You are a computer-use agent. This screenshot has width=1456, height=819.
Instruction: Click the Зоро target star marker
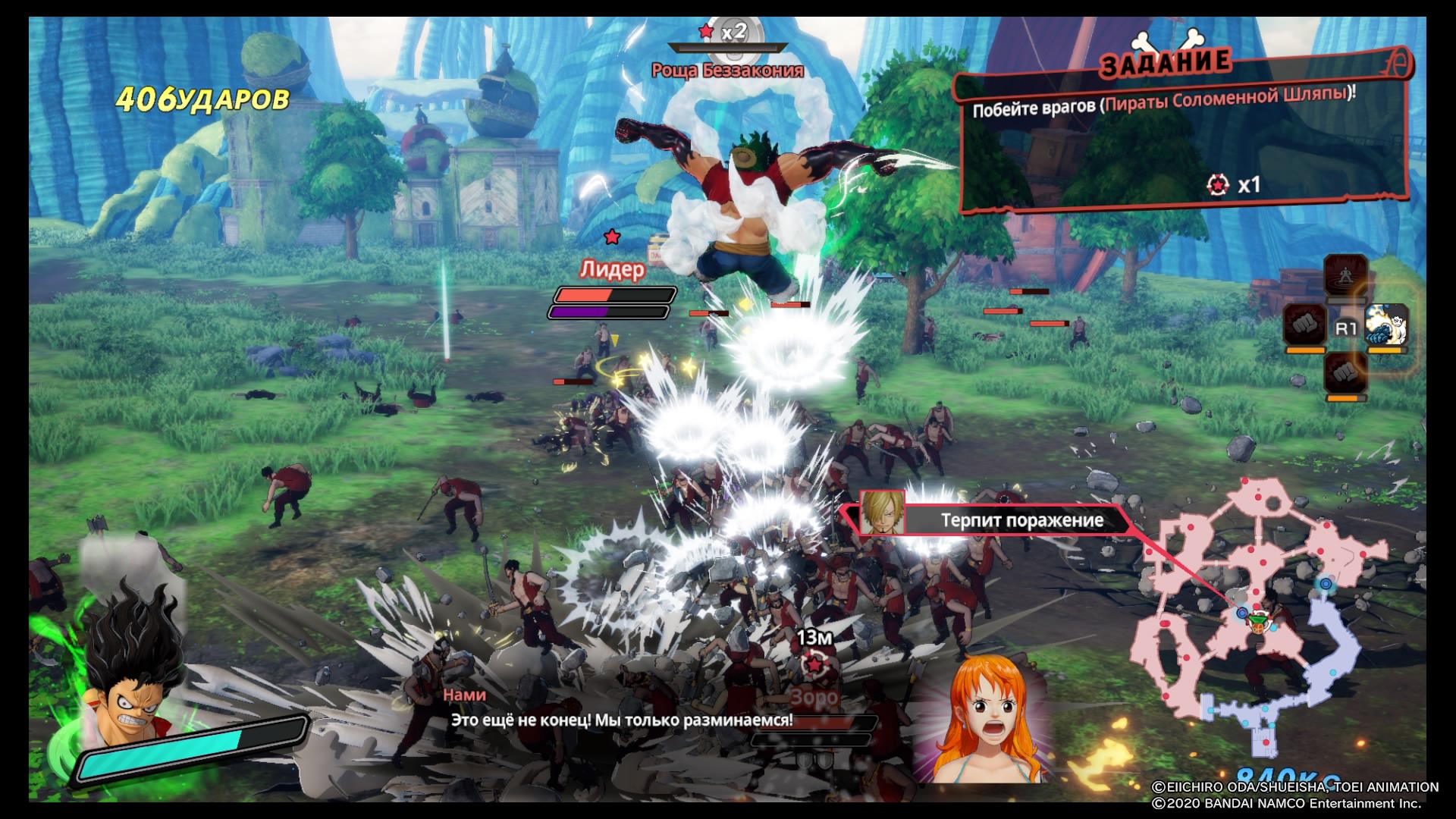(x=814, y=666)
